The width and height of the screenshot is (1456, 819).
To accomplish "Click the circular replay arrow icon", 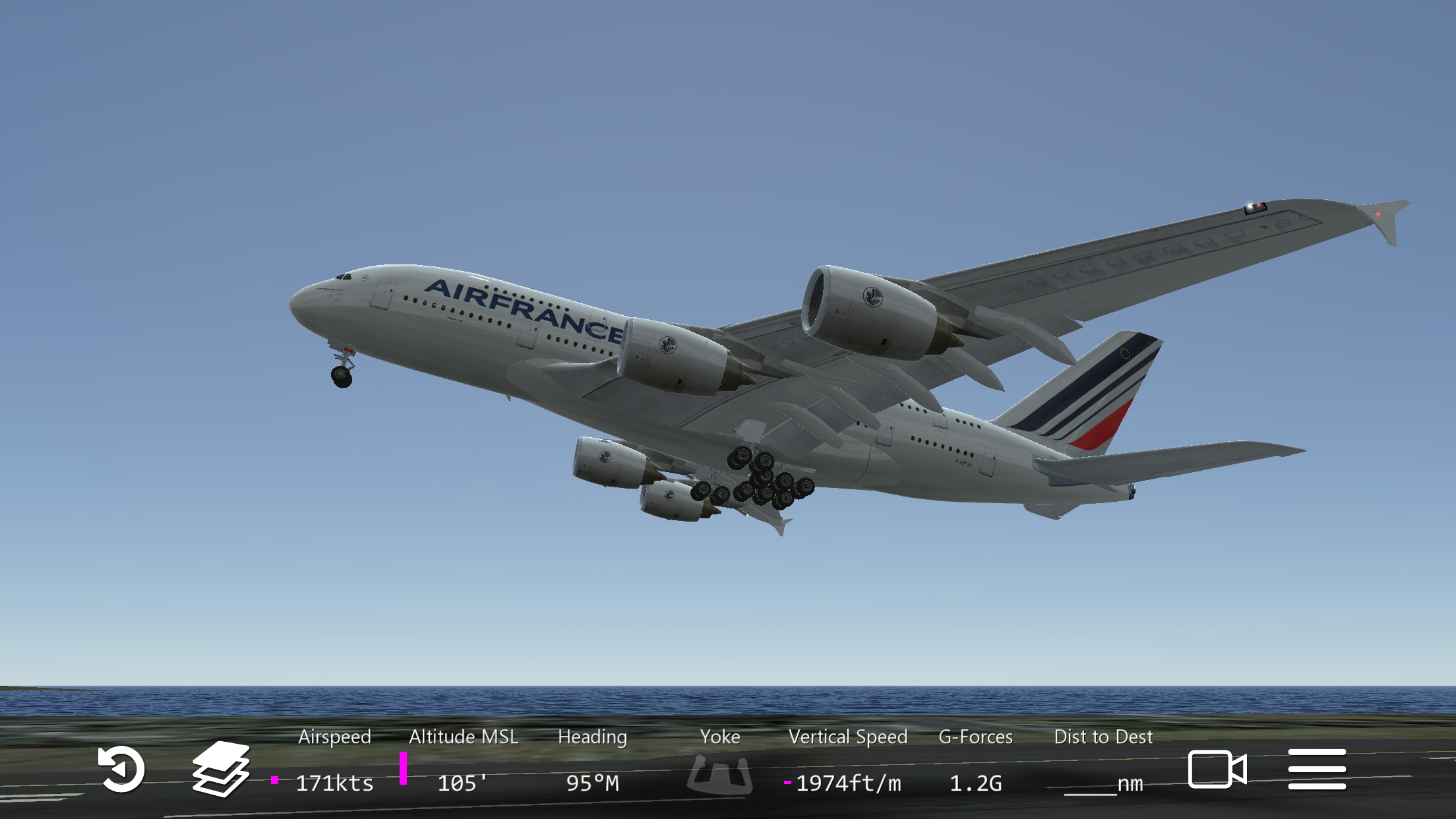I will click(121, 769).
